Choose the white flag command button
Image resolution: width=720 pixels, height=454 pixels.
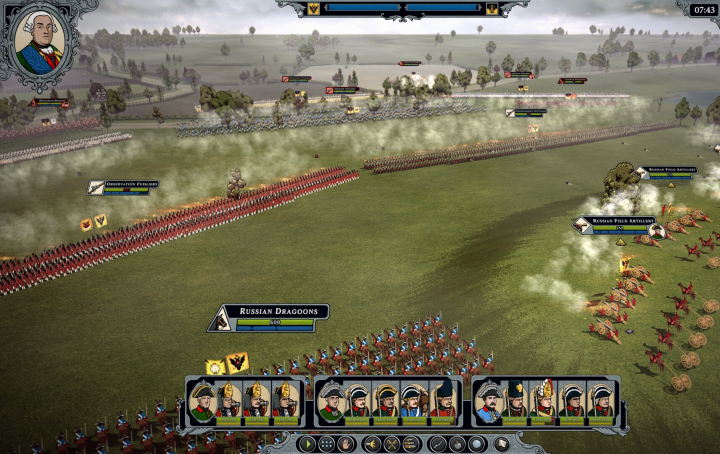503,443
